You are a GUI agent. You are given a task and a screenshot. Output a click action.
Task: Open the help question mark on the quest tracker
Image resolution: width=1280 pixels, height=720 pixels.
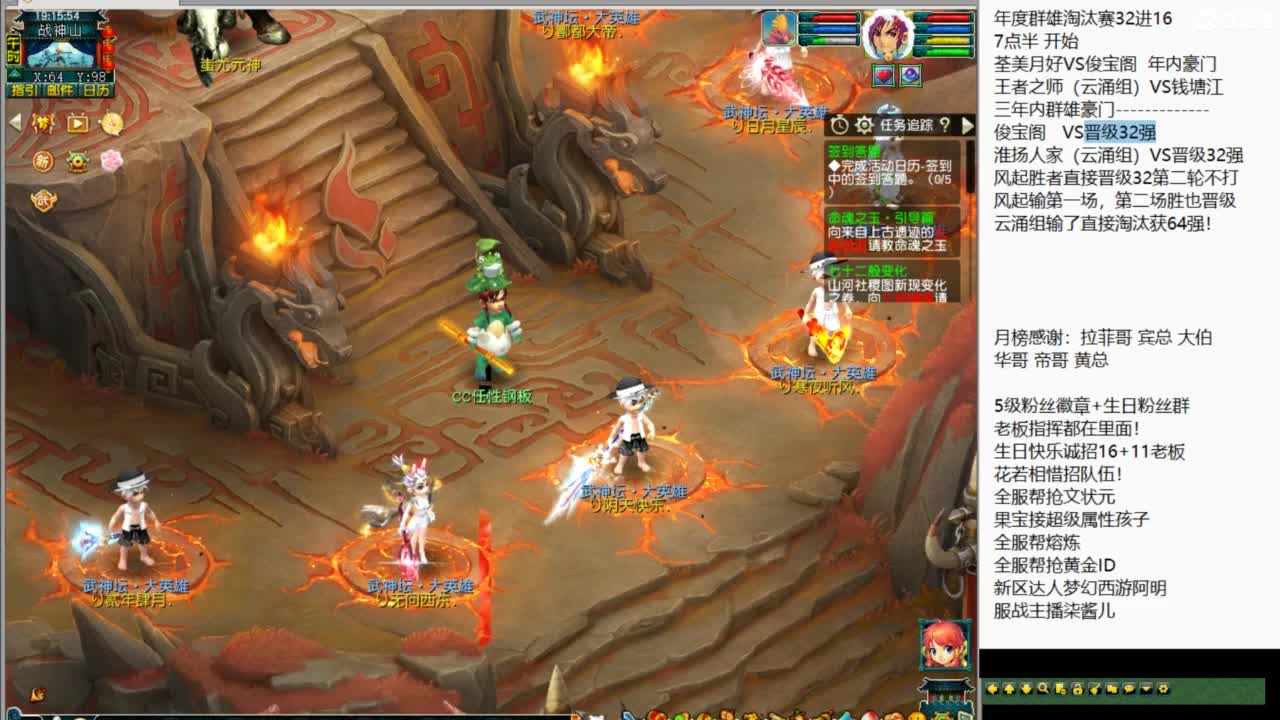pos(945,127)
